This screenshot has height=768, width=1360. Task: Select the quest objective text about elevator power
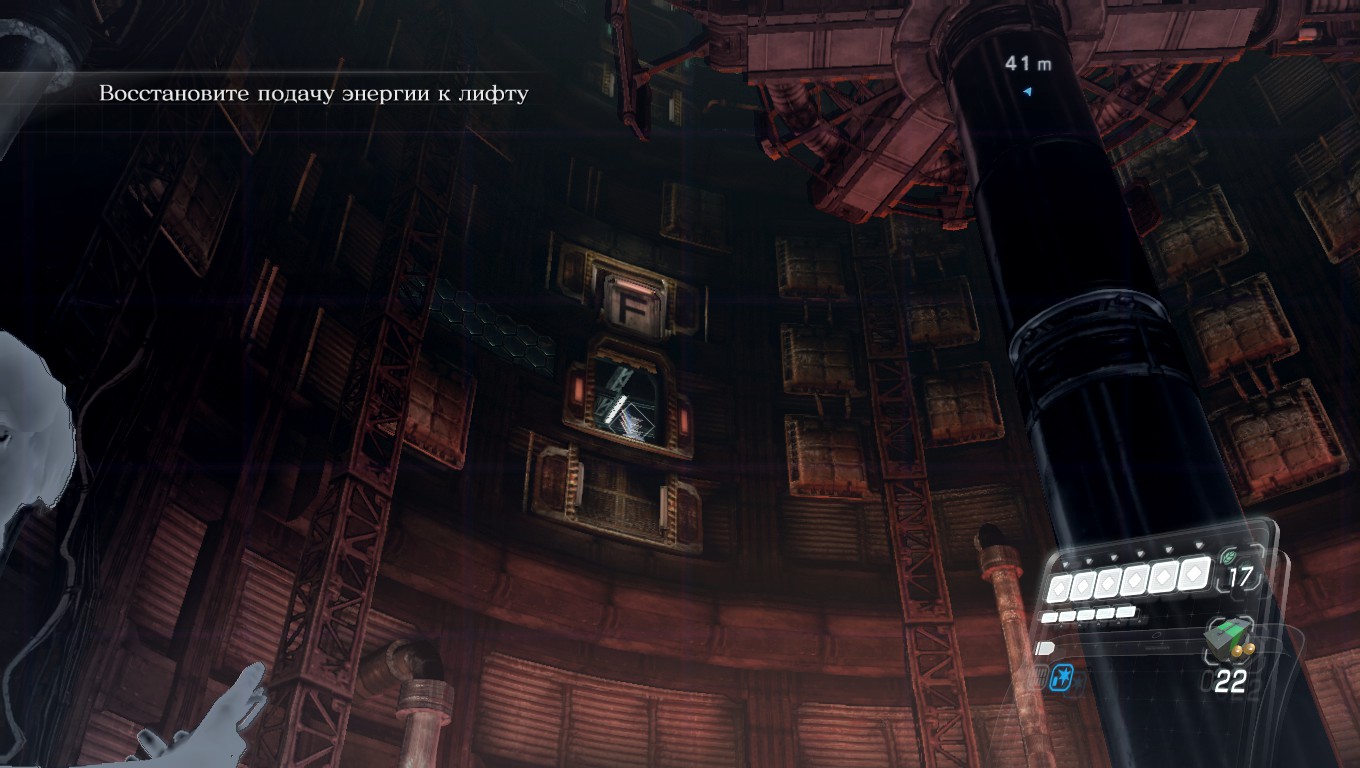pyautogui.click(x=313, y=94)
